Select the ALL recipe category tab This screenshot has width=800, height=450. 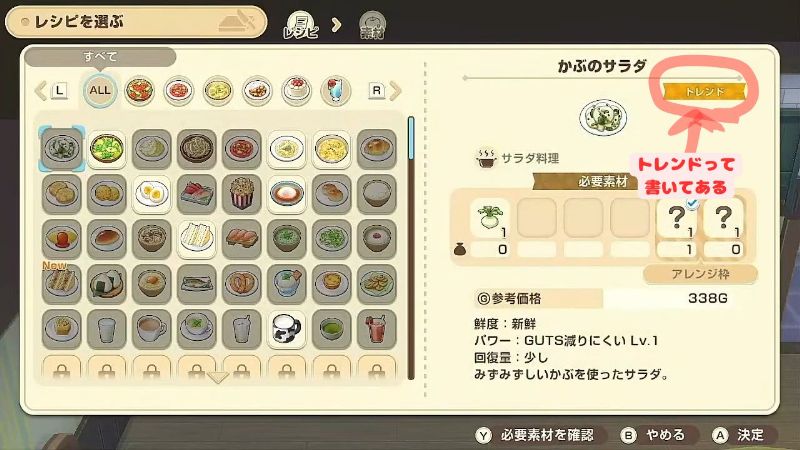(100, 90)
